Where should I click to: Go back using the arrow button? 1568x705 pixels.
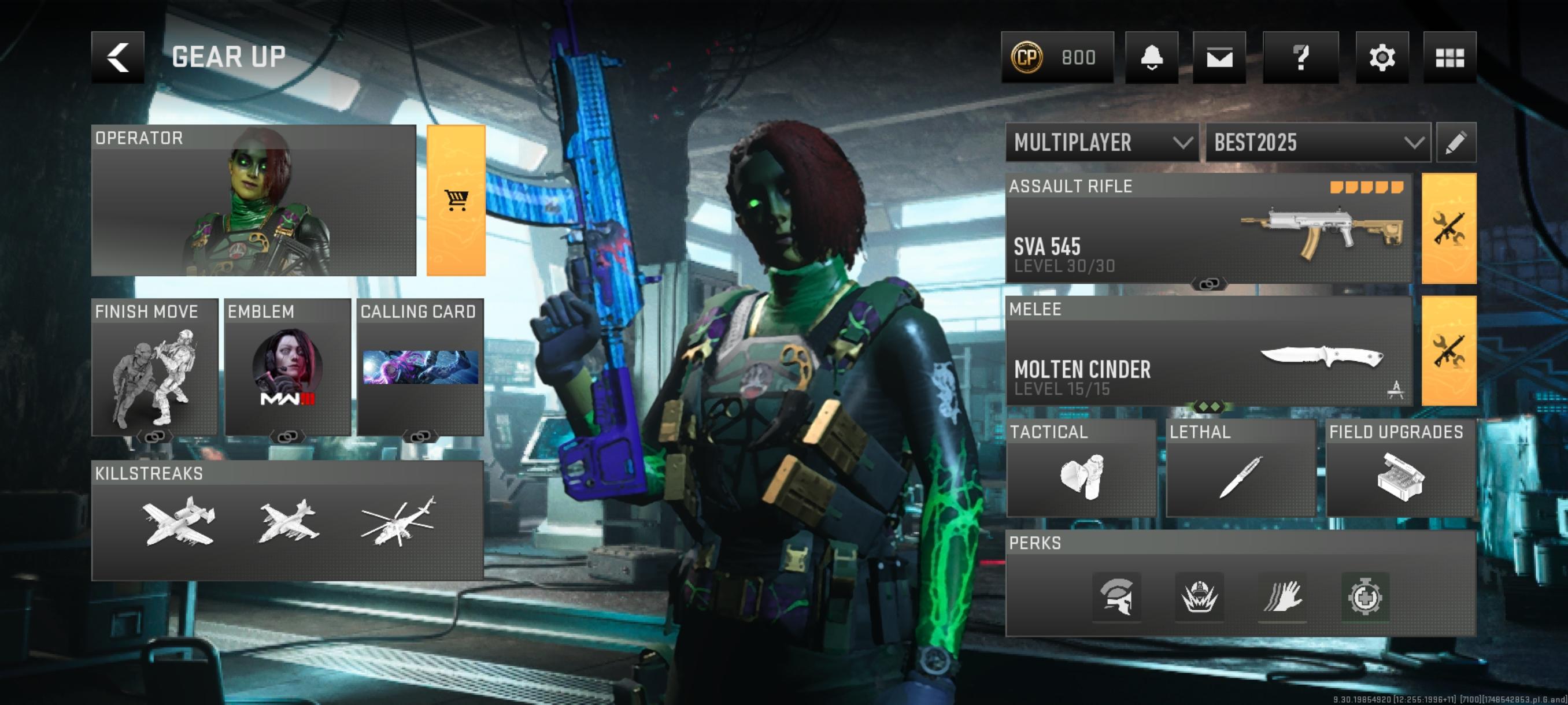117,57
